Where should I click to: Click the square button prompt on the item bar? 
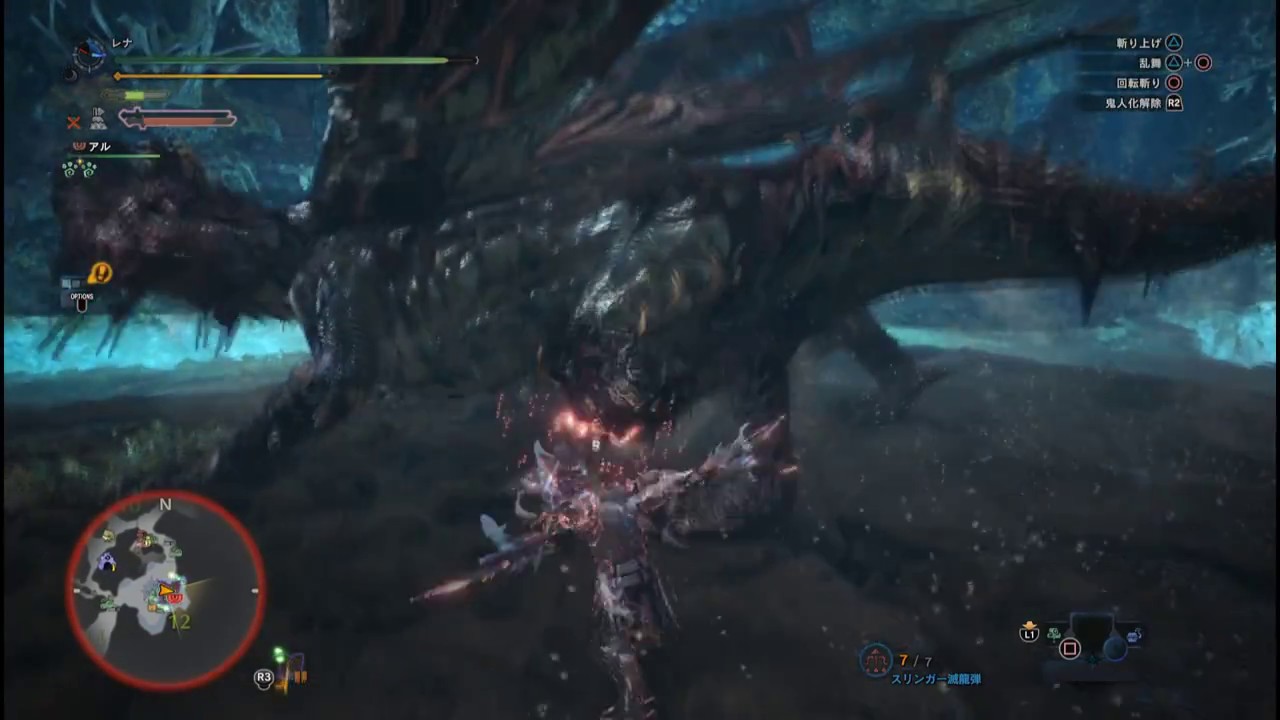tap(1069, 648)
